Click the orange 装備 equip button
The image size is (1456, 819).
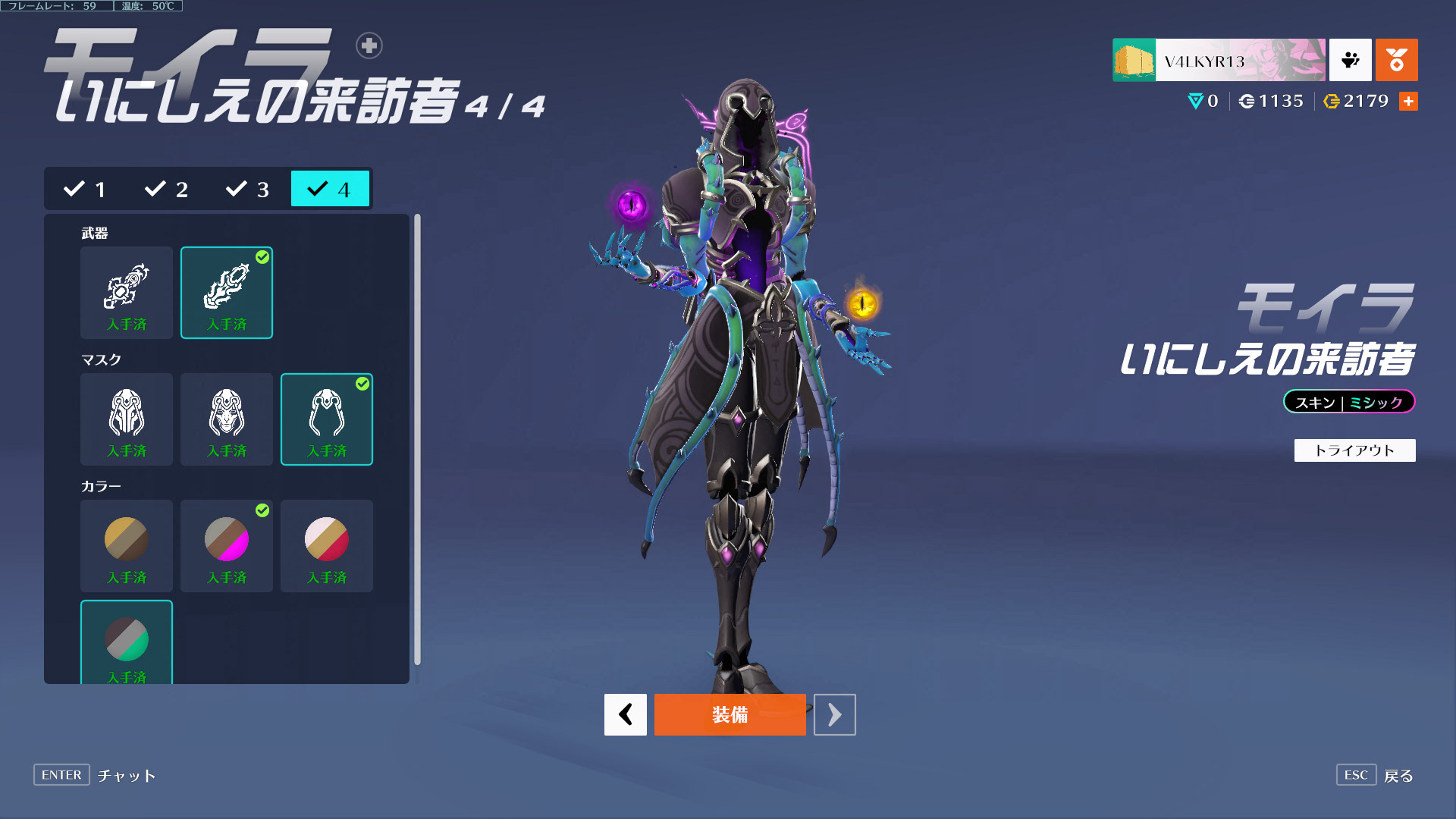[730, 714]
